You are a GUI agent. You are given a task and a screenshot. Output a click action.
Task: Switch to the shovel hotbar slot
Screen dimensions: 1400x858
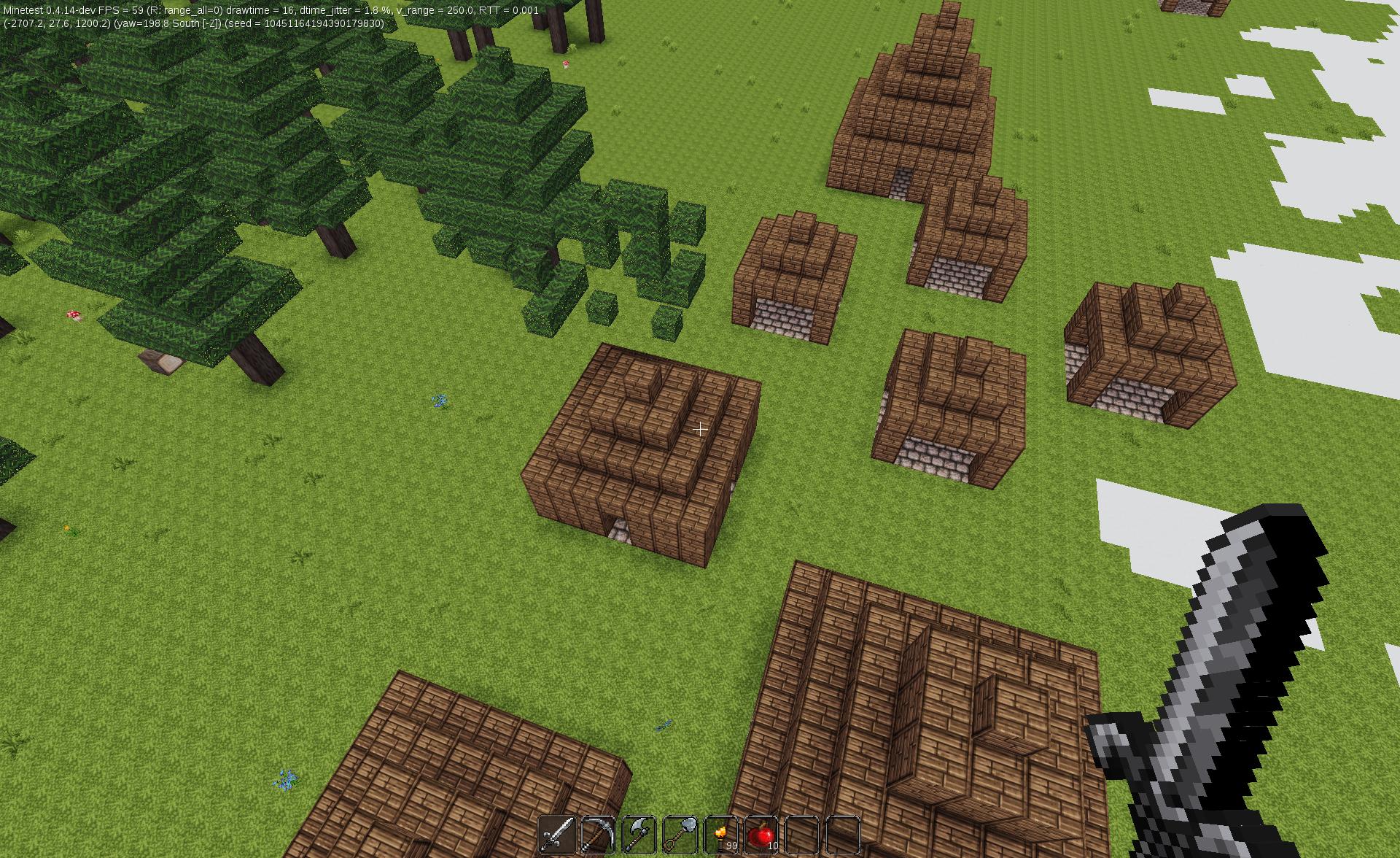tap(680, 835)
